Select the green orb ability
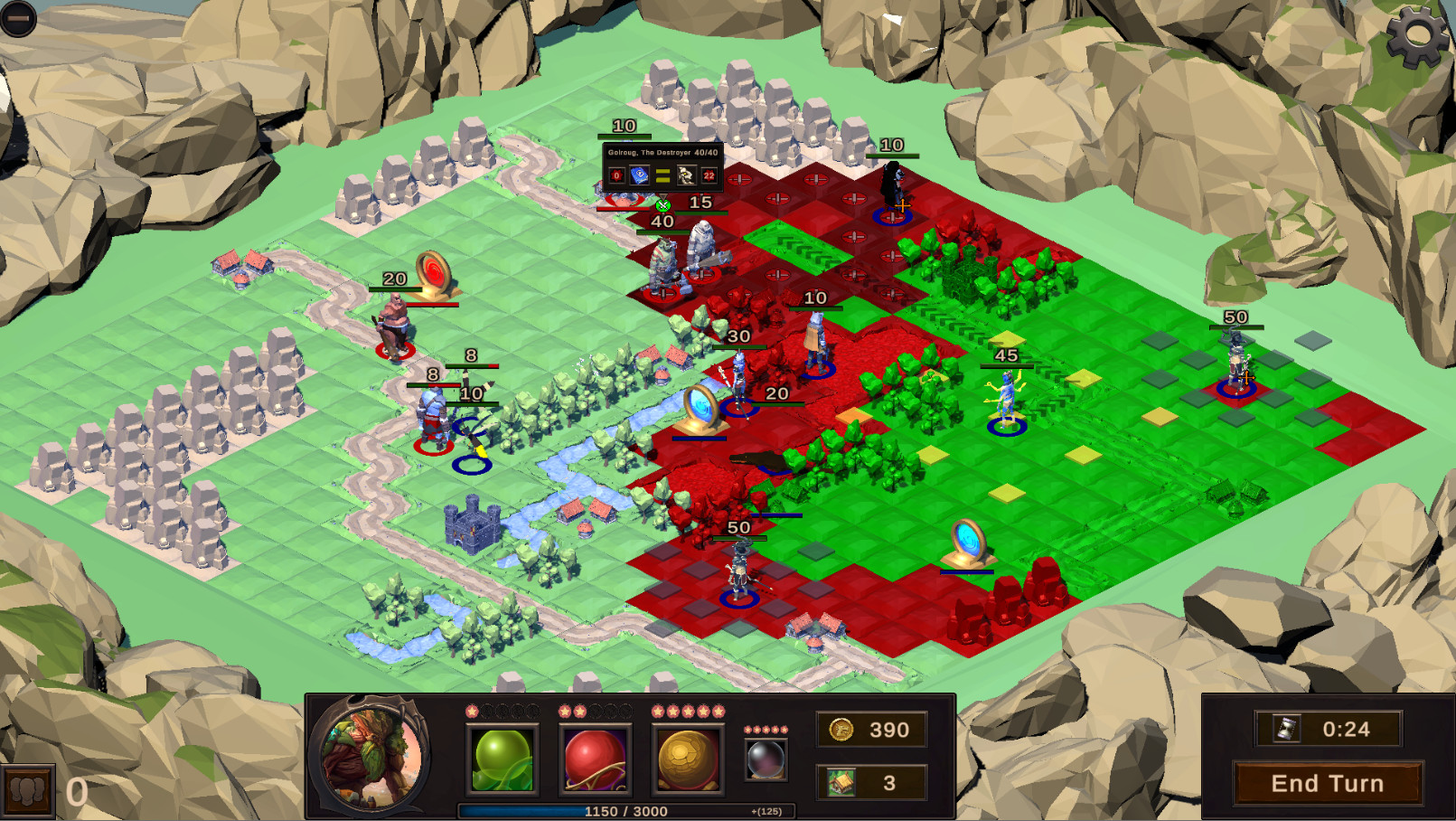Image resolution: width=1456 pixels, height=821 pixels. pyautogui.click(x=503, y=760)
